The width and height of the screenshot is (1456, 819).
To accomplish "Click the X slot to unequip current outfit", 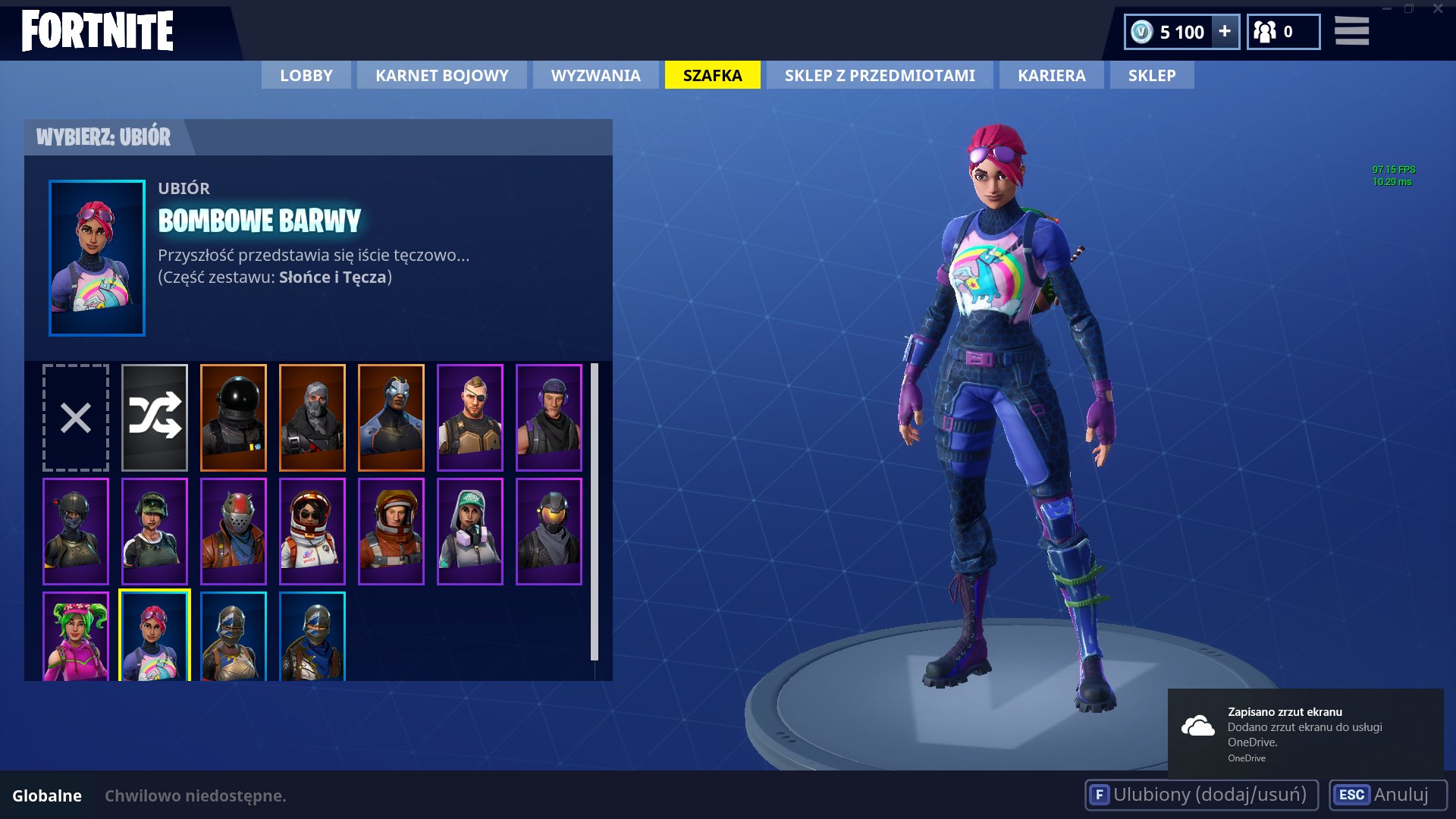I will click(x=74, y=416).
